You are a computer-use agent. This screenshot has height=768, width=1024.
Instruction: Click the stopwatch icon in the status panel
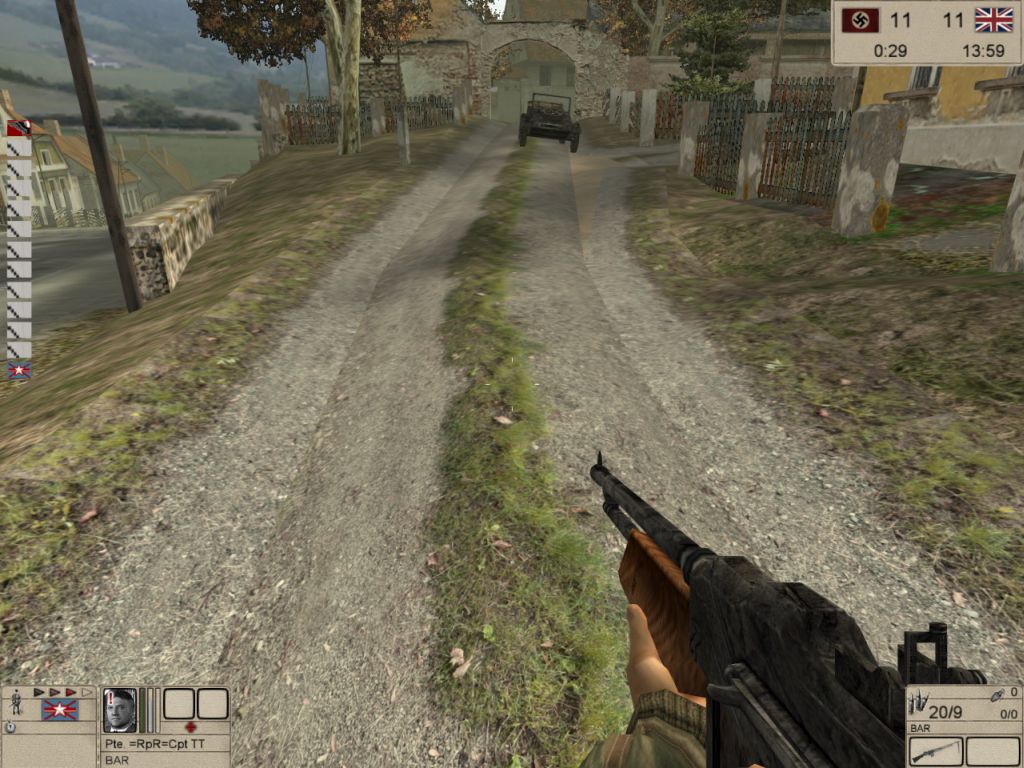click(x=10, y=728)
